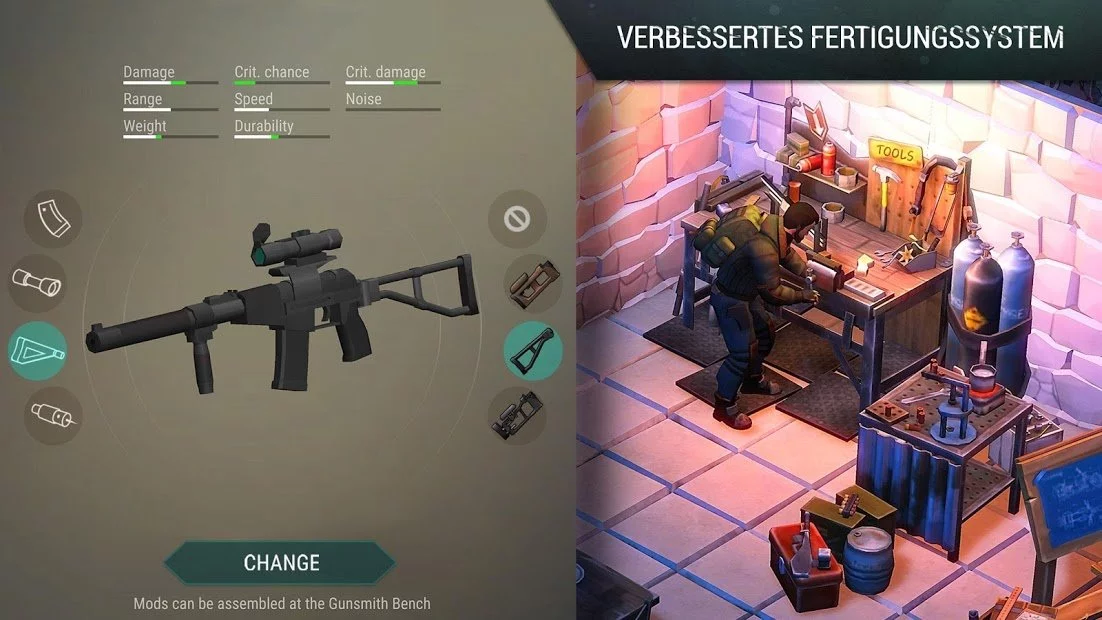
Task: Select the highlighted skeleton folding stock
Action: (532, 351)
